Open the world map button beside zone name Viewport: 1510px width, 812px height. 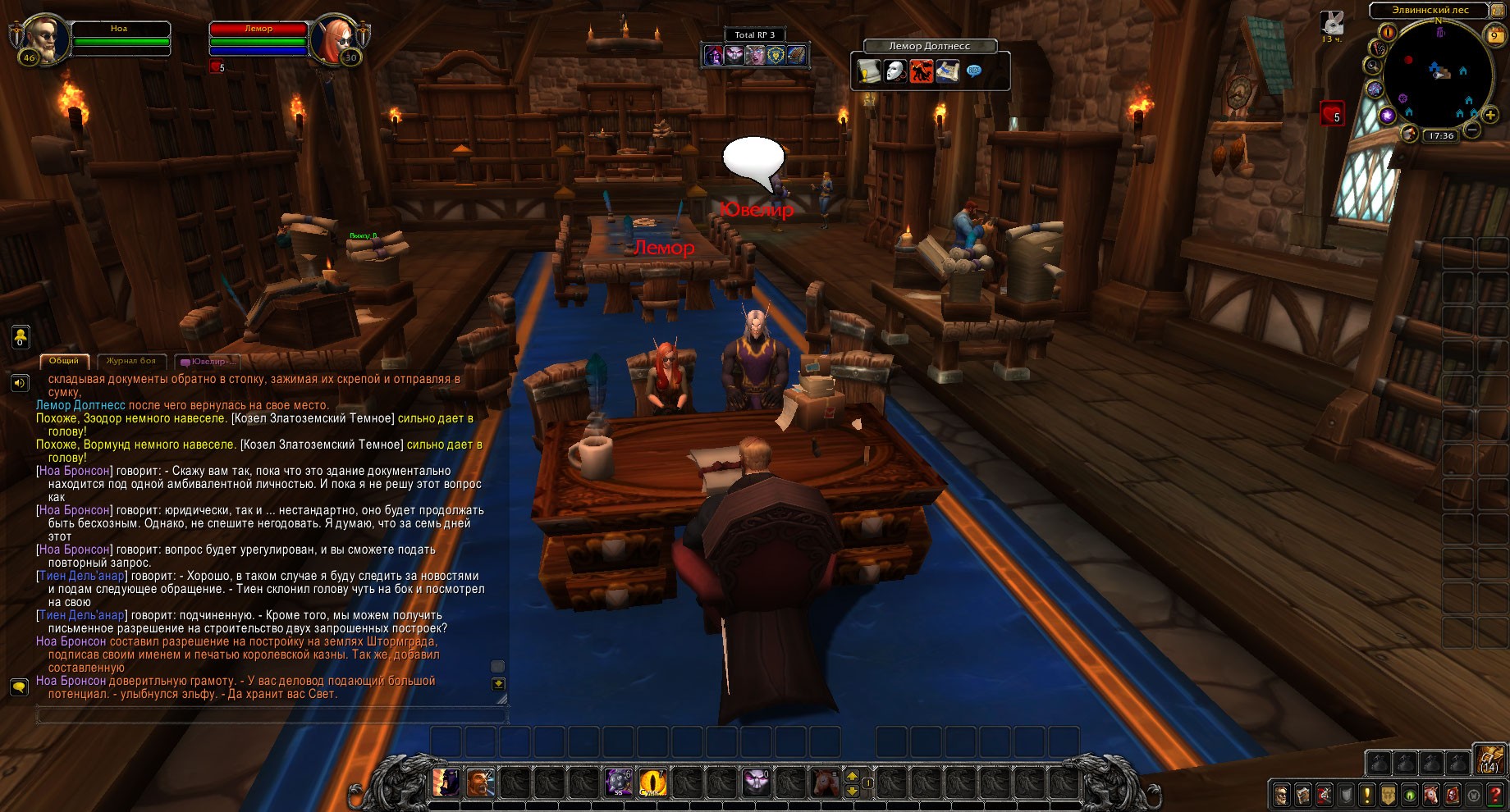(x=1500, y=11)
